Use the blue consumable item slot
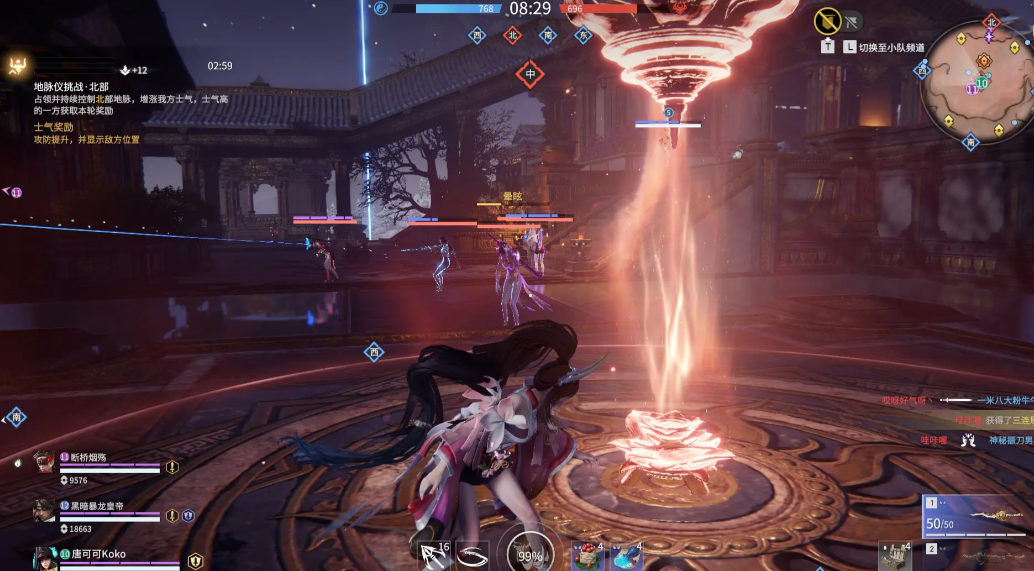This screenshot has height=571, width=1034. (x=626, y=555)
